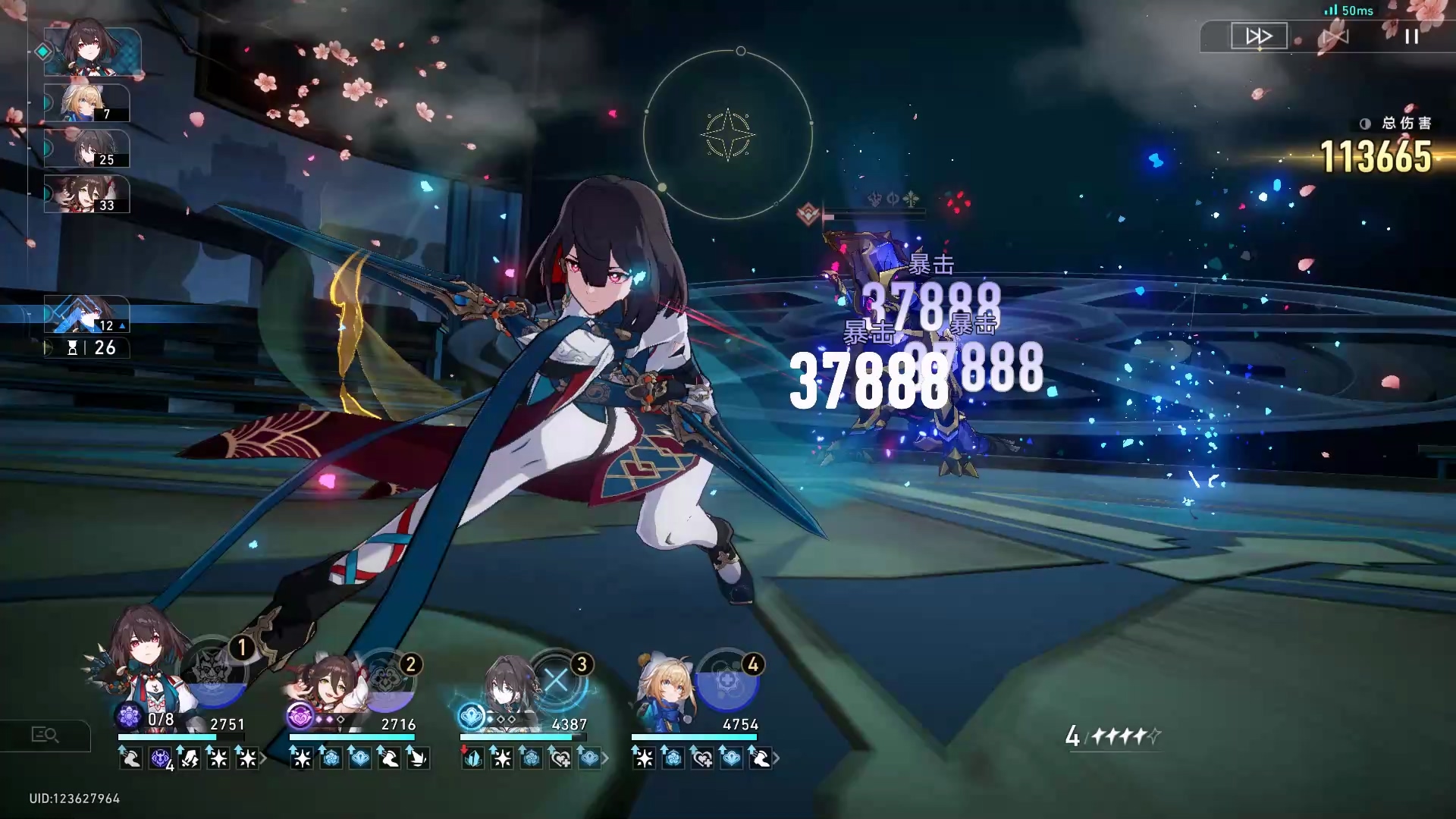Activate ultimate number 4 with the healing cross
1456x819 pixels.
click(x=726, y=681)
